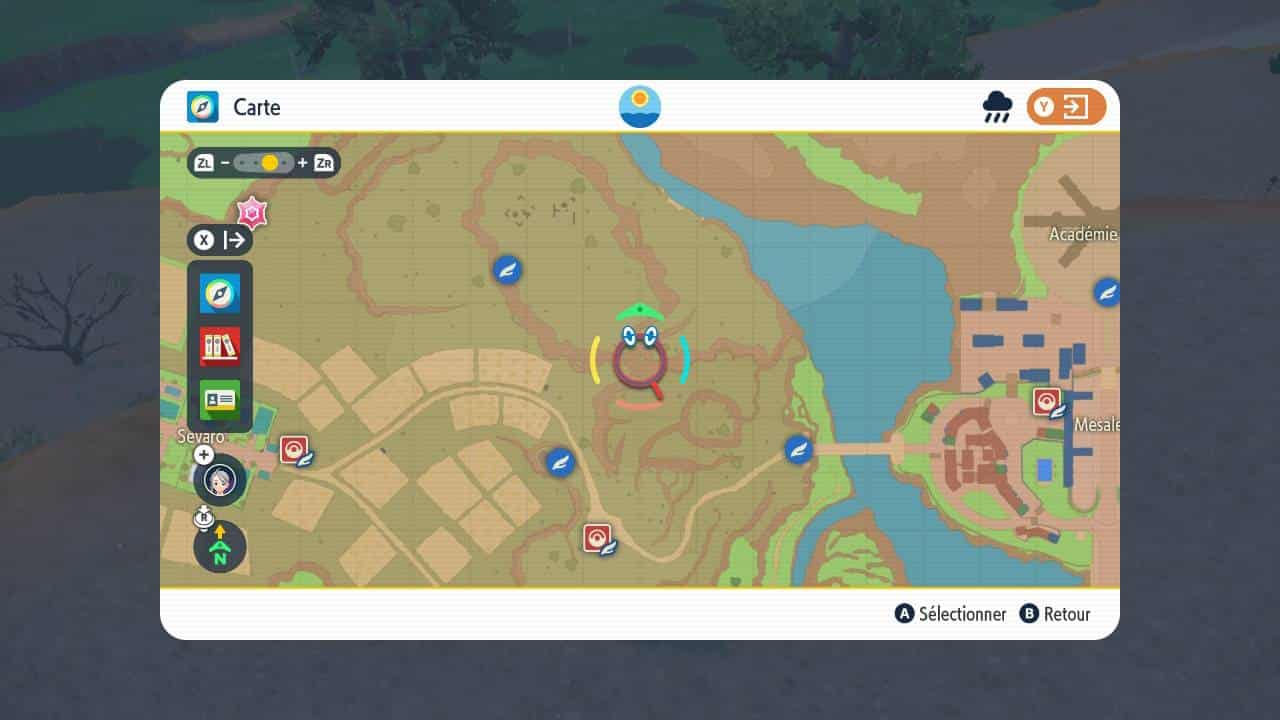Image resolution: width=1280 pixels, height=720 pixels.
Task: Select the Pokémon Center marker beside Sevaro
Action: (x=295, y=450)
